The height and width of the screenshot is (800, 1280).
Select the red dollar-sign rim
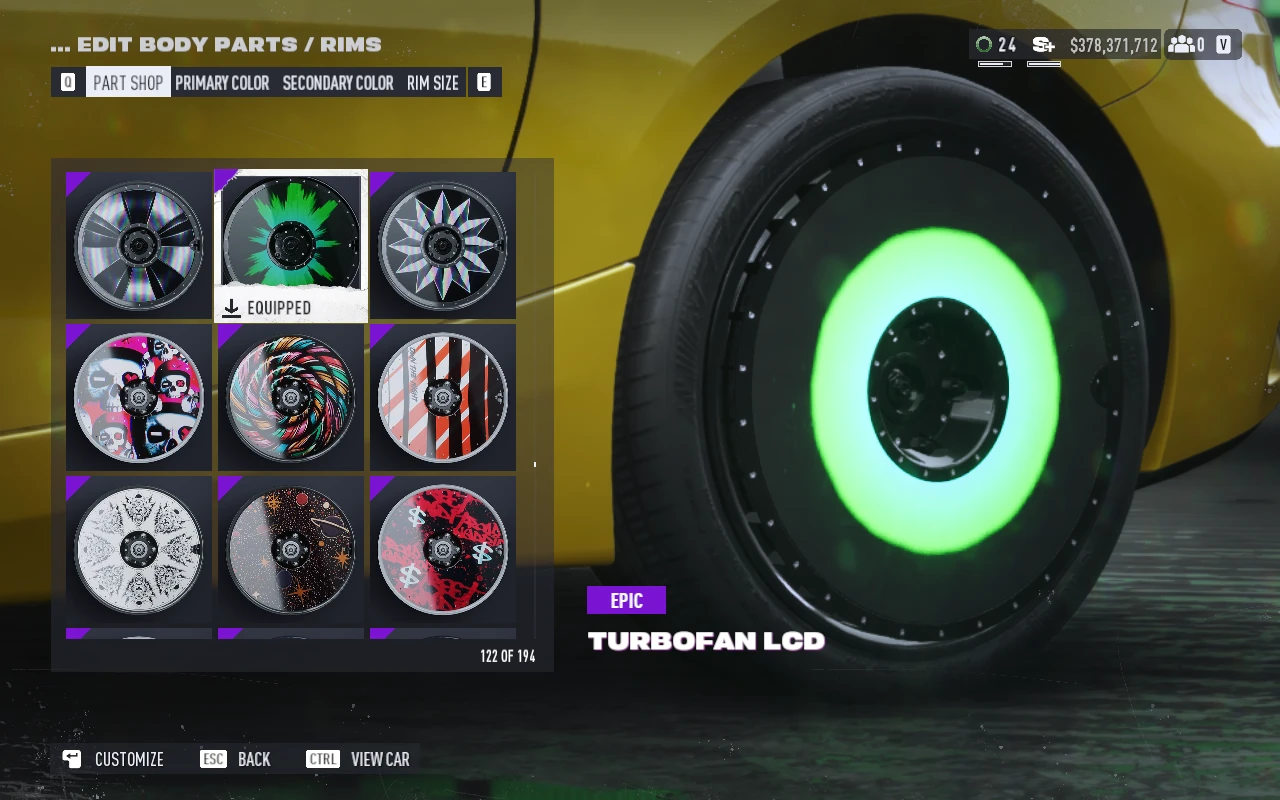pos(443,549)
